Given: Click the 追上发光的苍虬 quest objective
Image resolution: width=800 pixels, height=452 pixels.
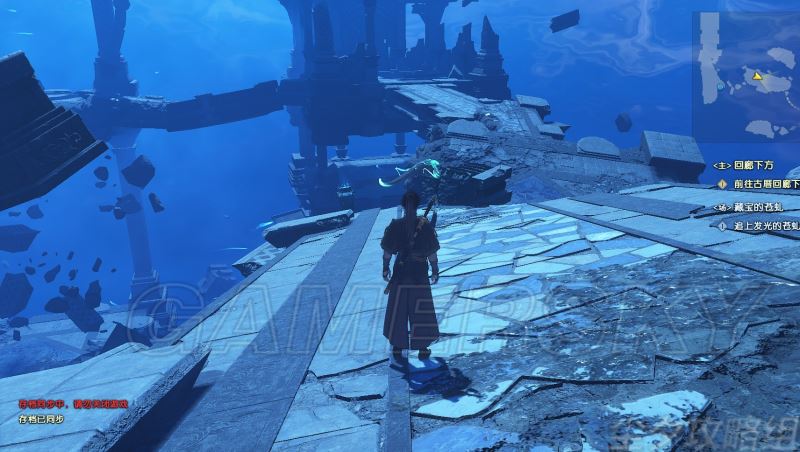Looking at the screenshot, I should point(764,226).
